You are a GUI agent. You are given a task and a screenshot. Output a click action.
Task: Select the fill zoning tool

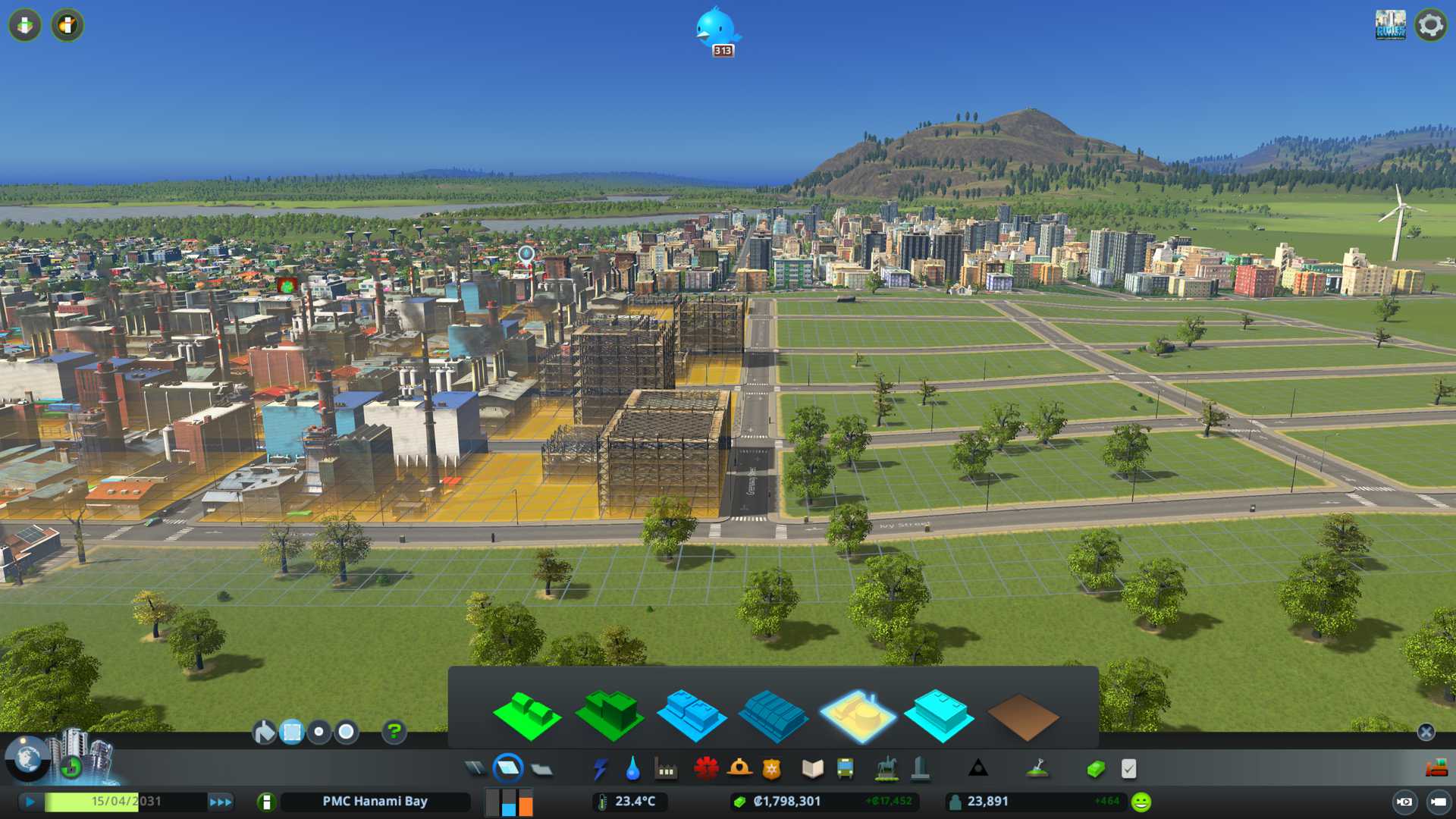click(x=264, y=732)
